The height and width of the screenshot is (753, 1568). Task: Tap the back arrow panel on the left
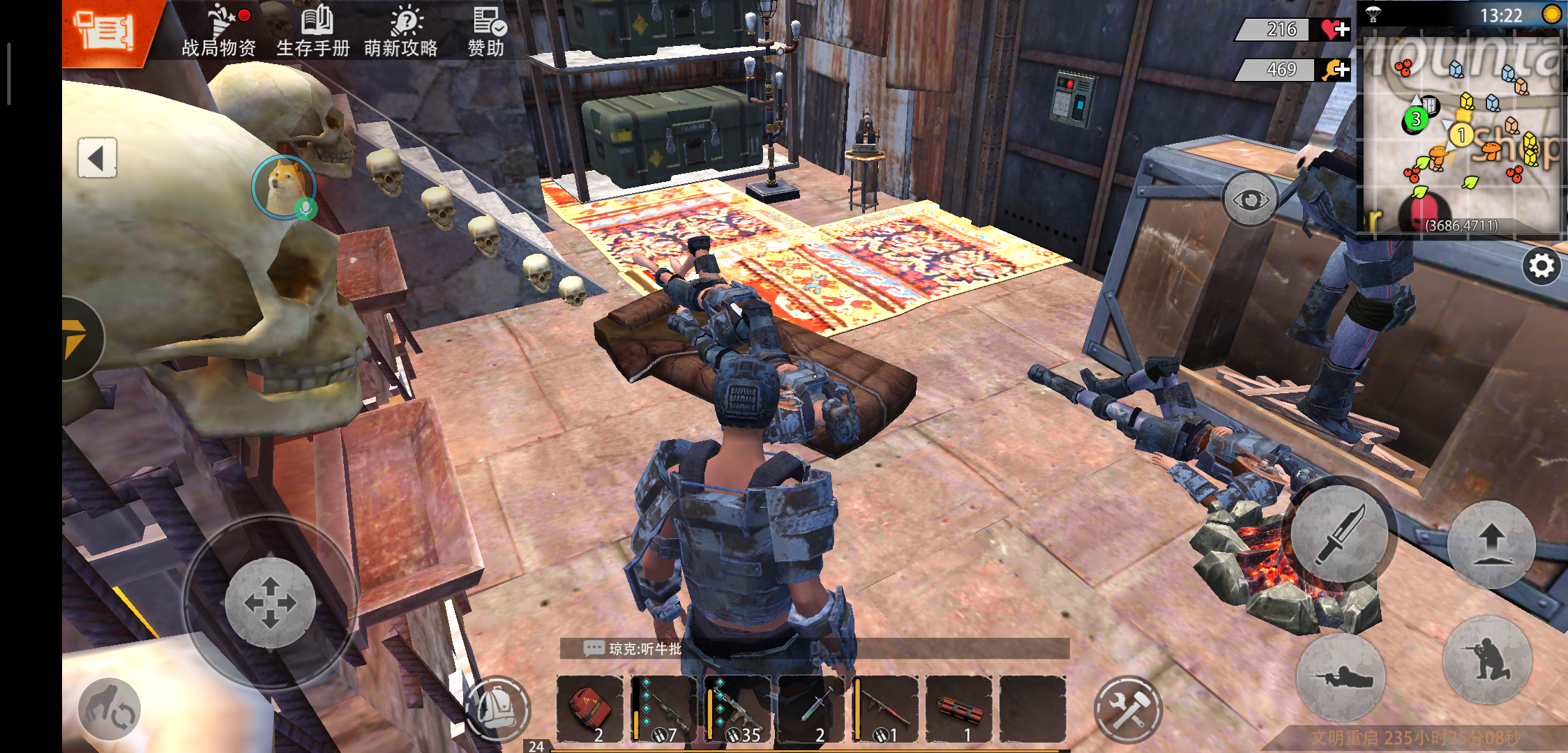coord(98,156)
